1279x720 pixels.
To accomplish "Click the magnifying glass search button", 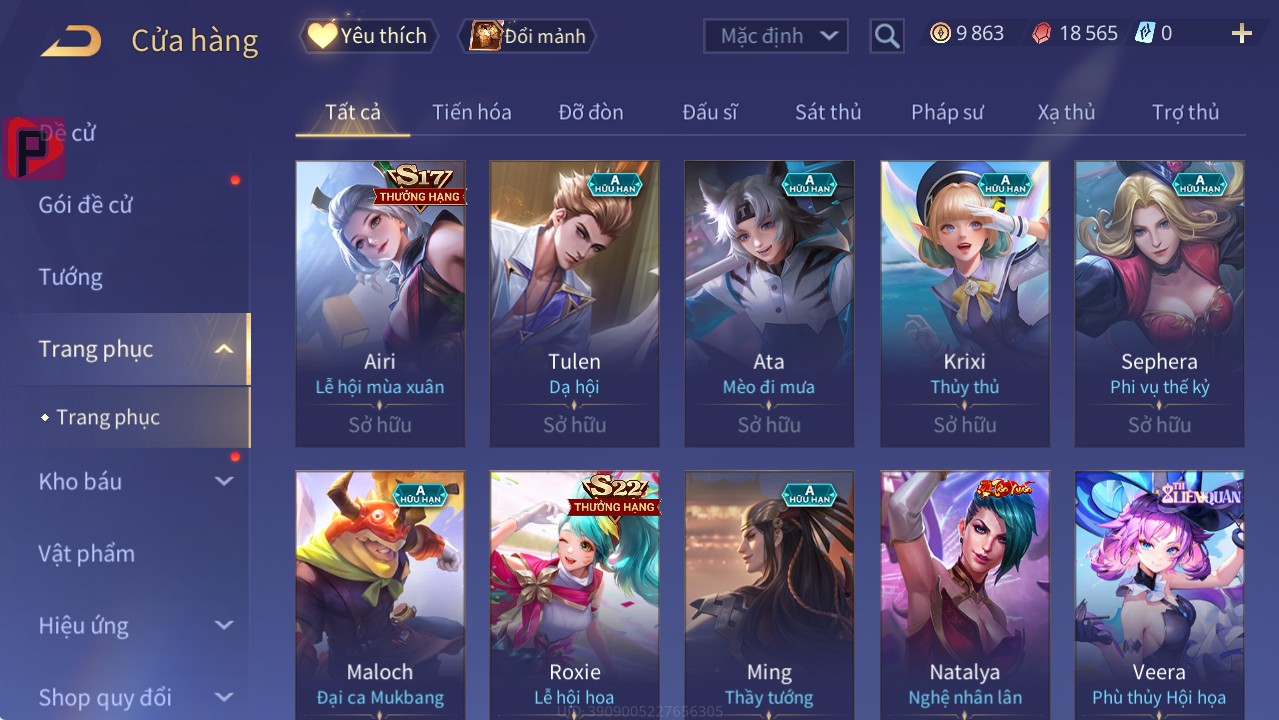I will click(887, 36).
